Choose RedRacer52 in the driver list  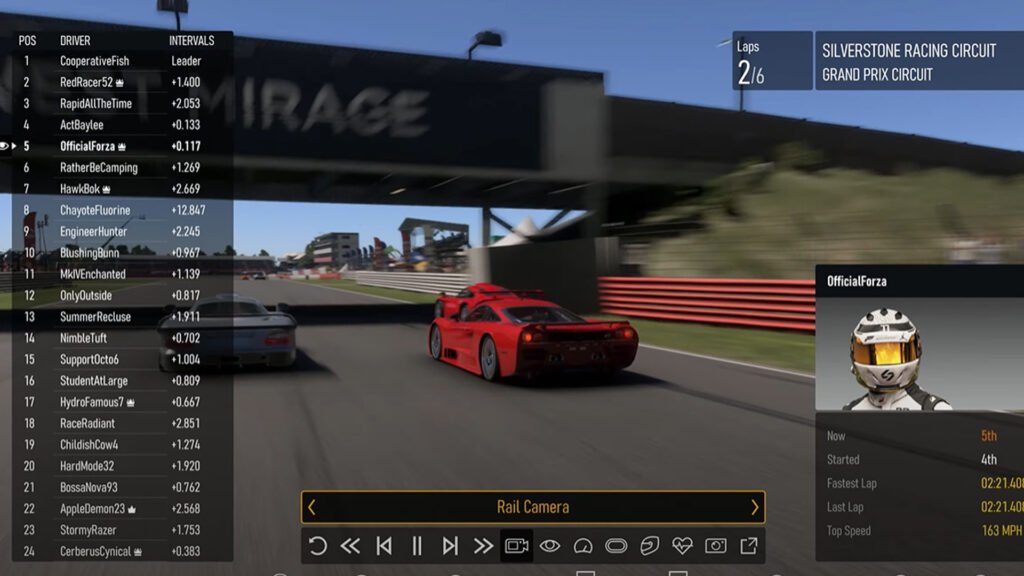pyautogui.click(x=87, y=83)
